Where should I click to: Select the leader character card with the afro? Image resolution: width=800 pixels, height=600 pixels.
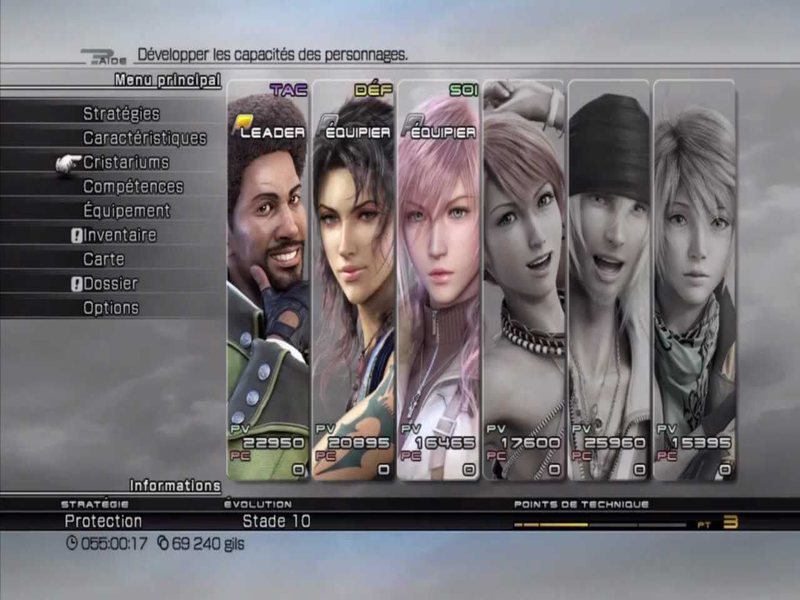(x=267, y=280)
